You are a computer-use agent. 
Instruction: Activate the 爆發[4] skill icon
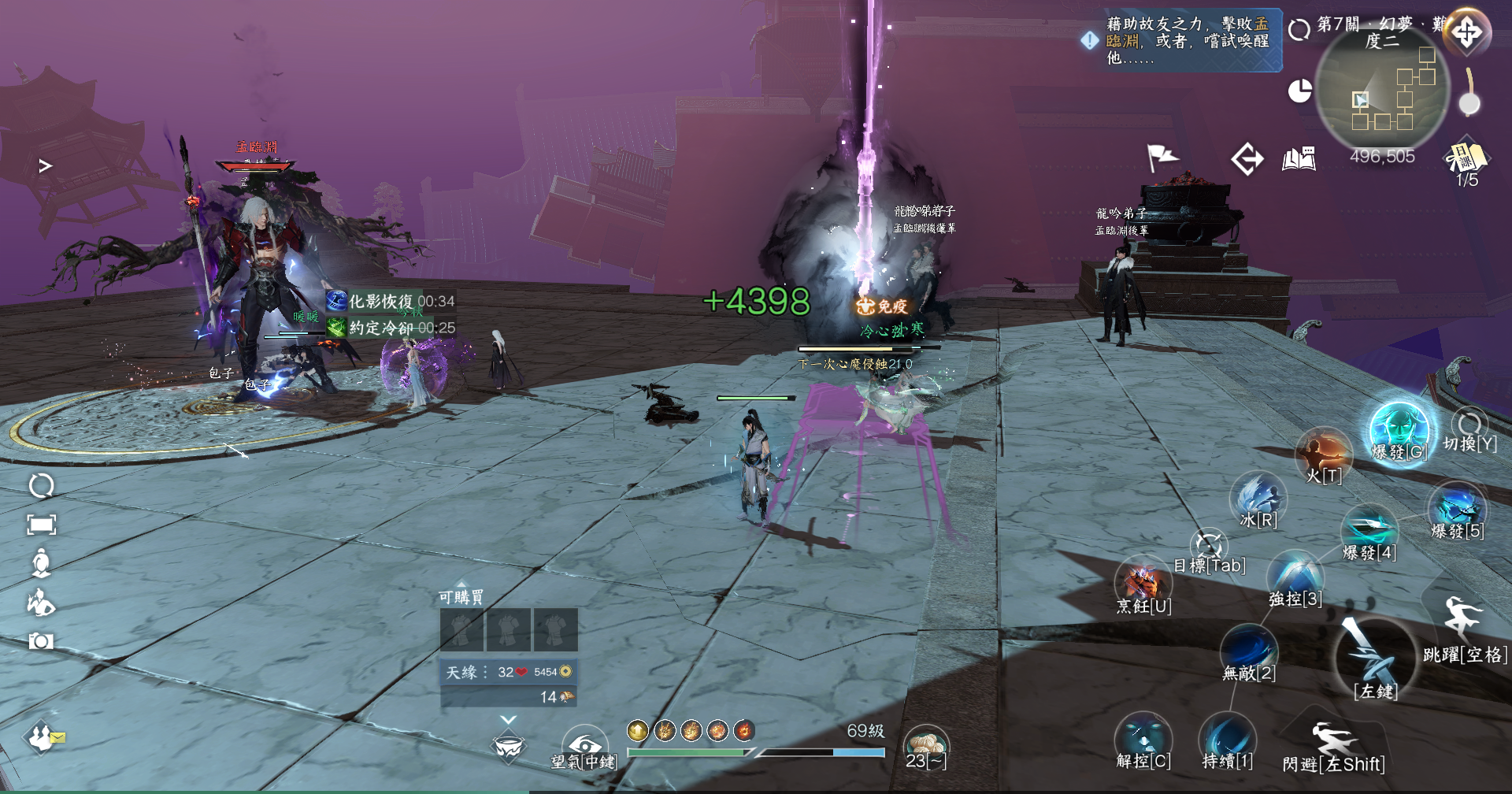tap(1369, 531)
